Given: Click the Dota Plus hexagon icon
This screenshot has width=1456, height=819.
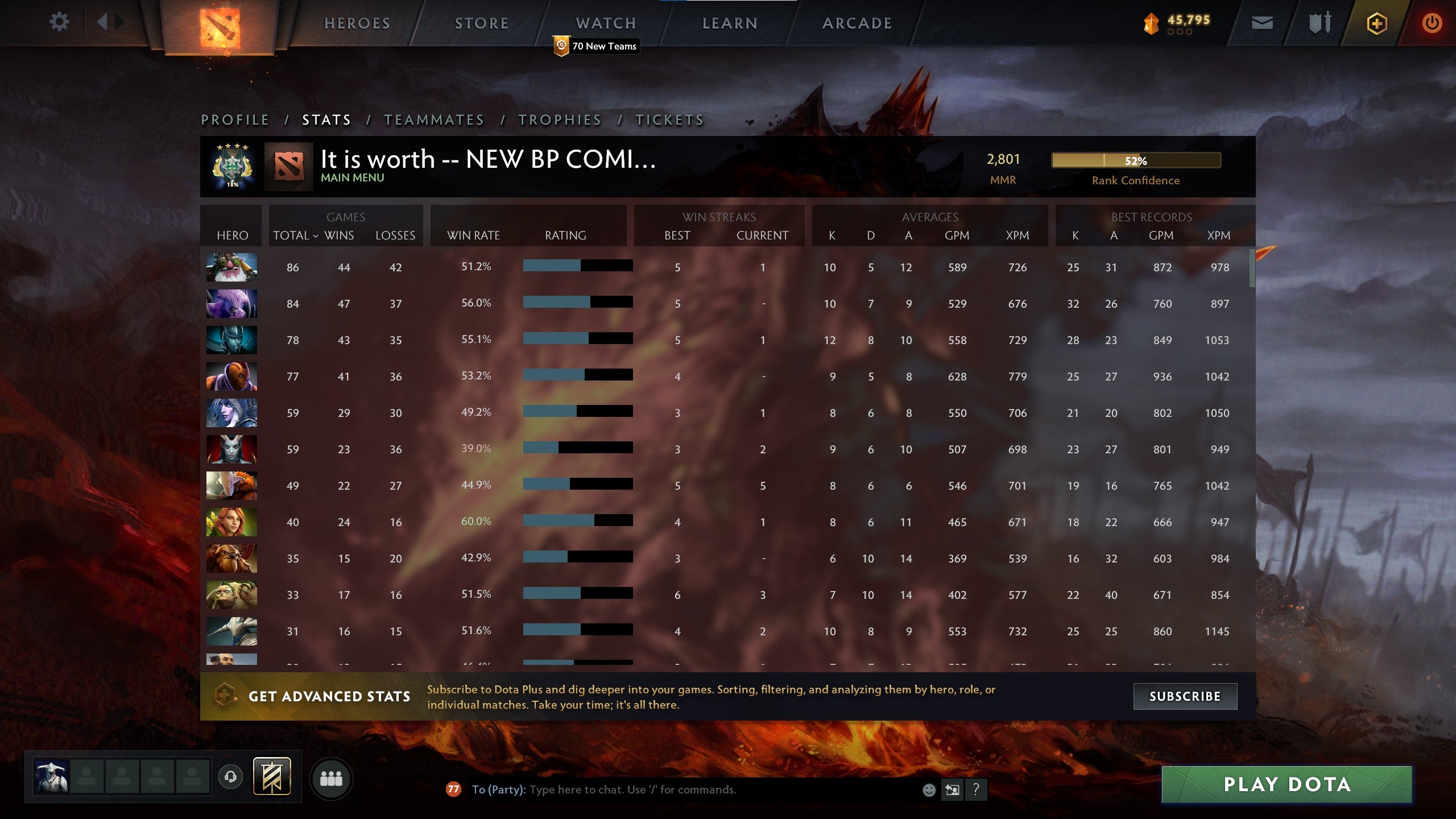Looking at the screenshot, I should pos(1376,23).
